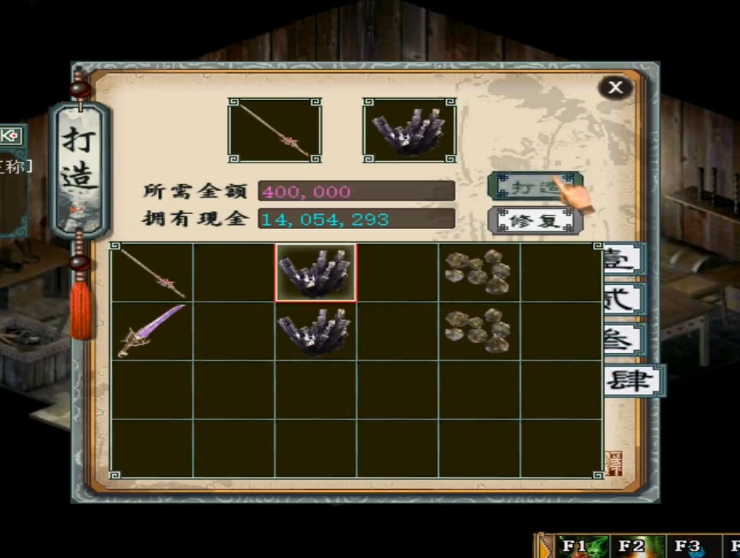The image size is (740, 558).
Task: Switch to inventory page 肆
Action: (x=630, y=380)
